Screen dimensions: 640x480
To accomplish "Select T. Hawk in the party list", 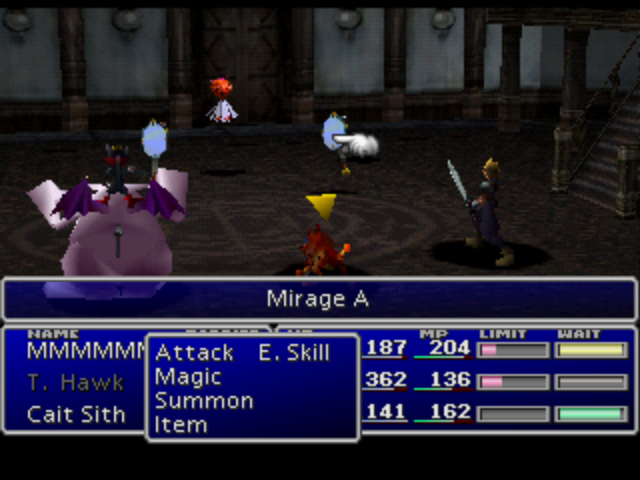I will click(75, 382).
